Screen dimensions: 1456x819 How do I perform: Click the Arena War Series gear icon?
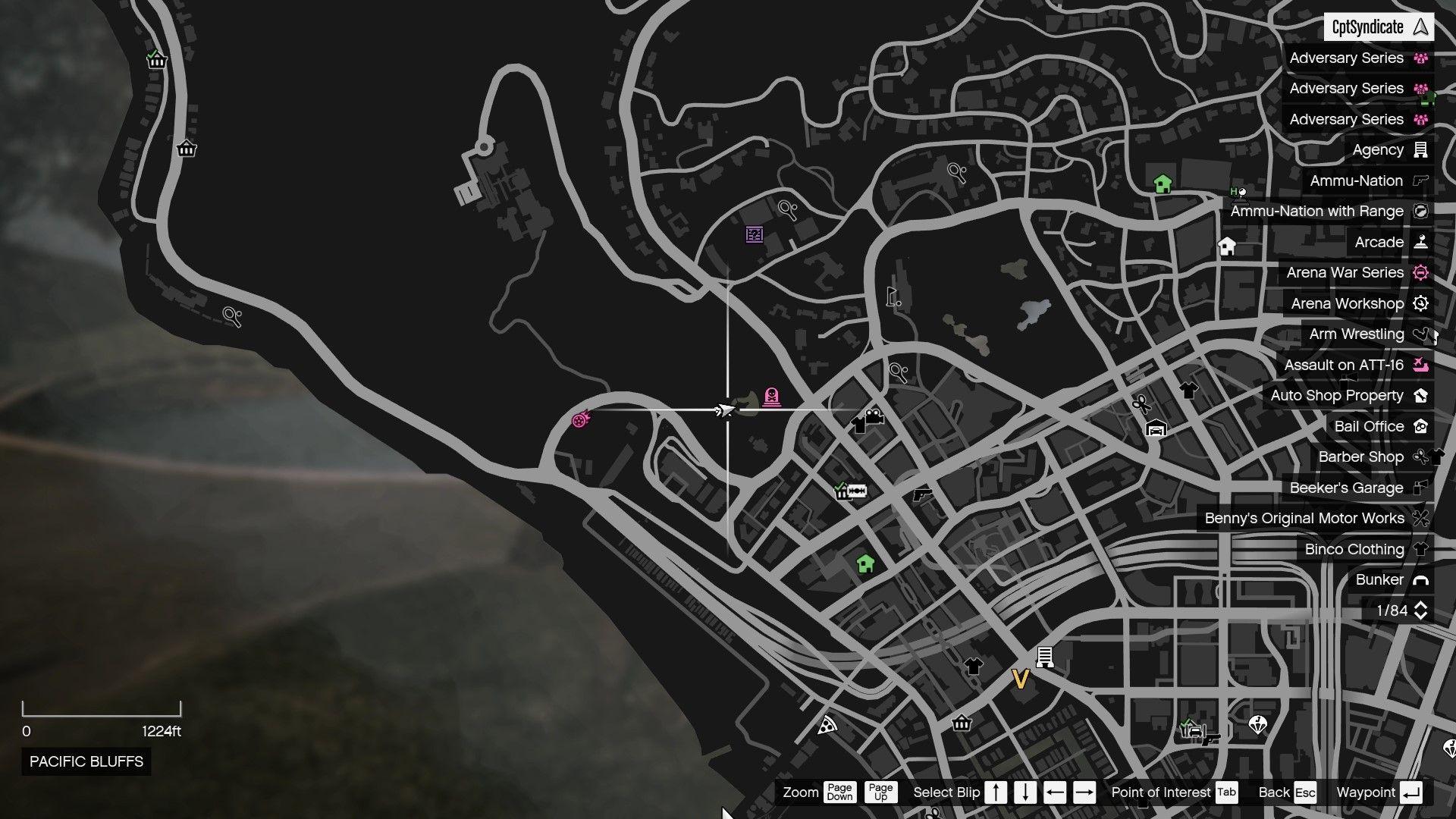click(1421, 273)
